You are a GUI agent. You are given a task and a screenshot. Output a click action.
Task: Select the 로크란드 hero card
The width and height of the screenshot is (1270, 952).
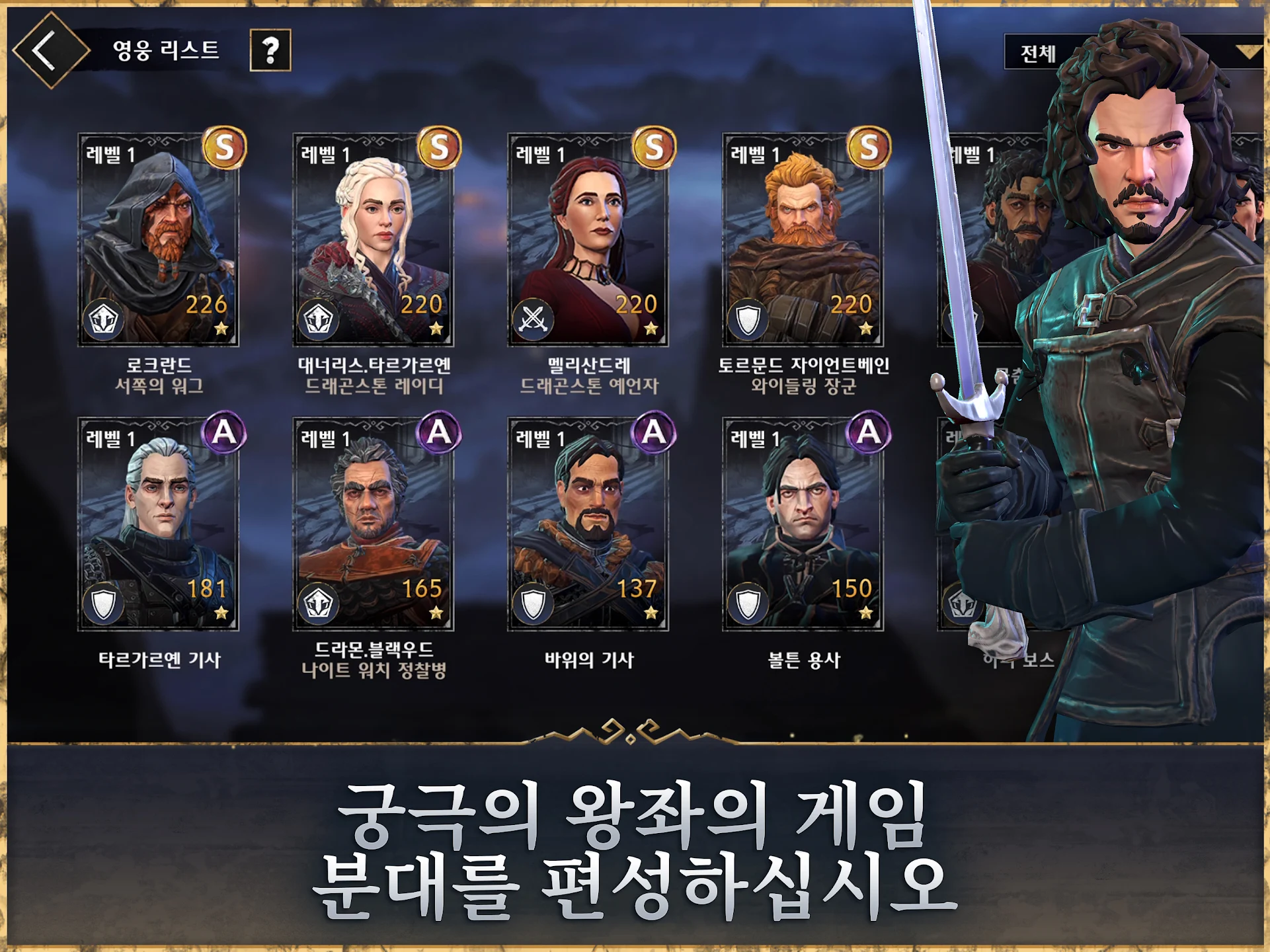tap(159, 240)
